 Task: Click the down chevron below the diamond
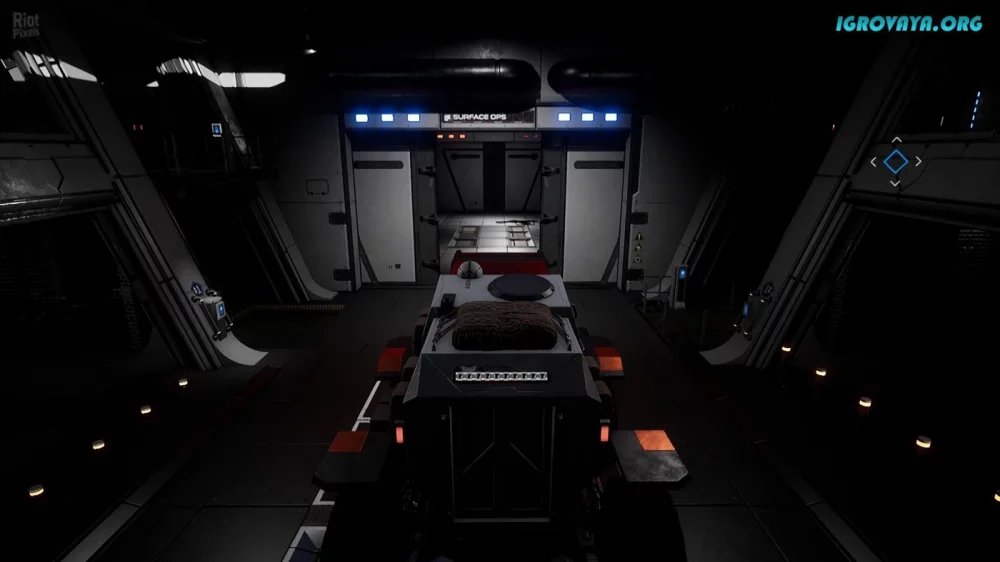[896, 183]
